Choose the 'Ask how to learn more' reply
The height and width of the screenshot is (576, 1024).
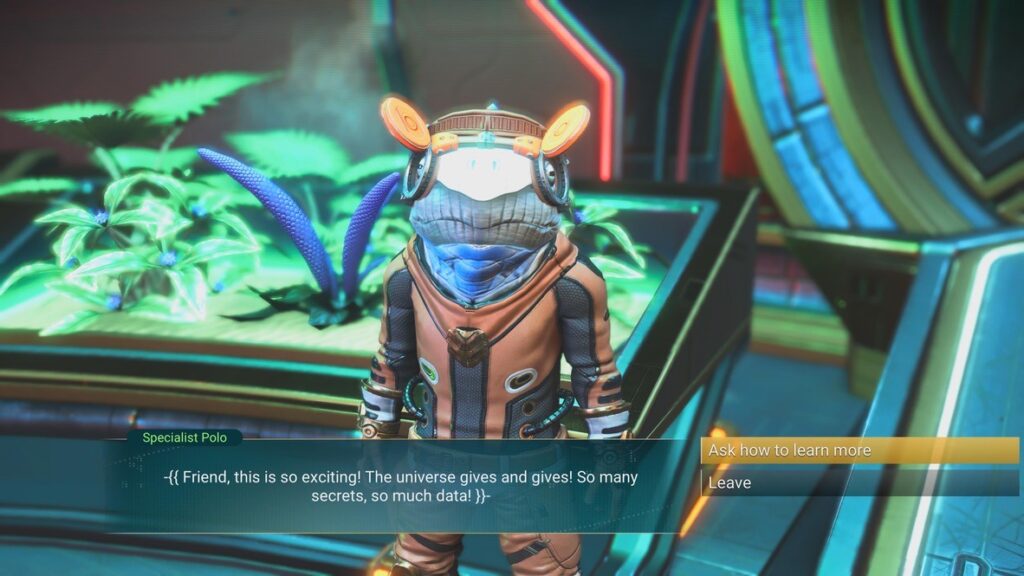858,450
